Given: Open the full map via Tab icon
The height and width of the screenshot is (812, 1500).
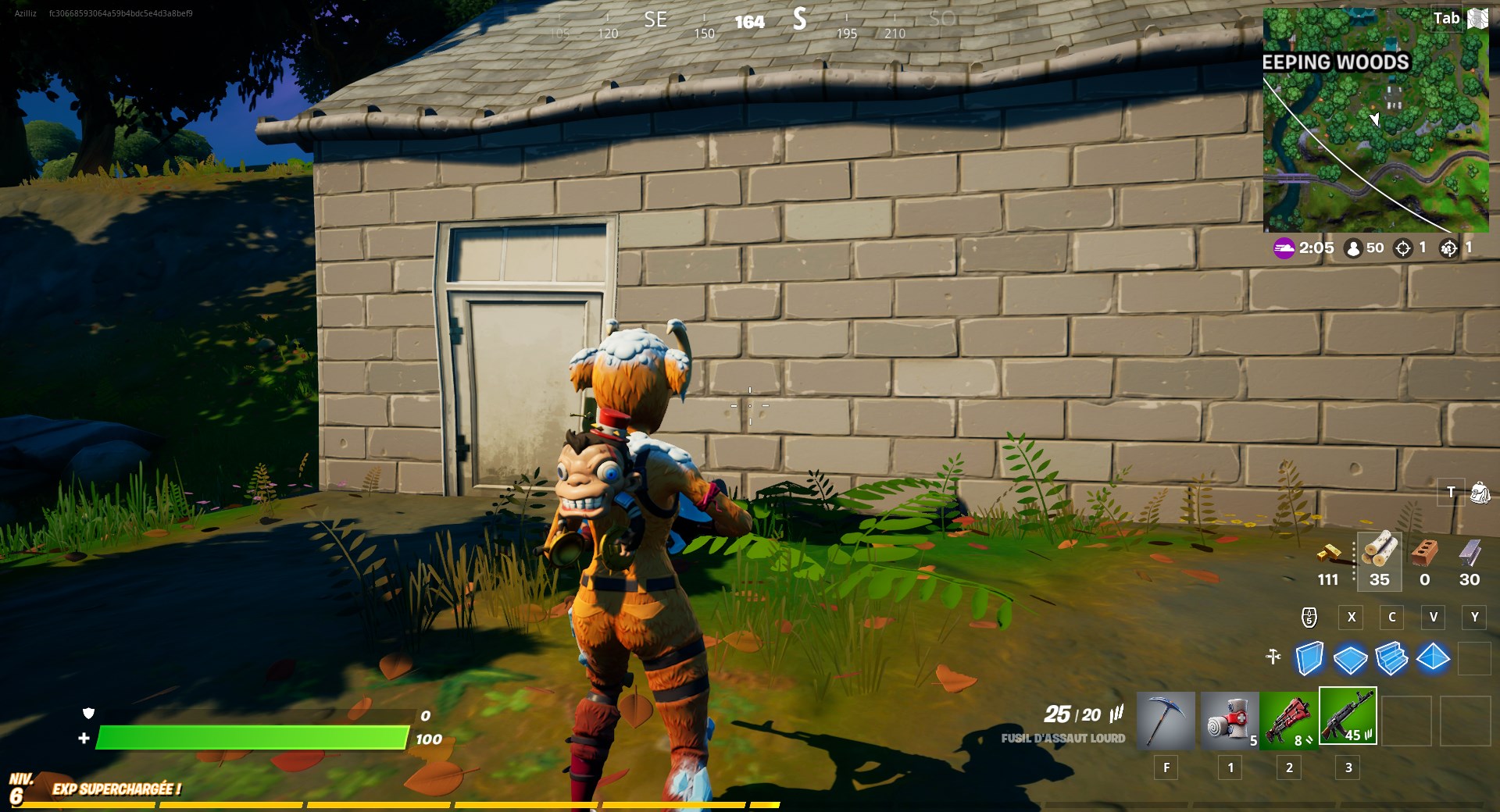Looking at the screenshot, I should 1476,17.
